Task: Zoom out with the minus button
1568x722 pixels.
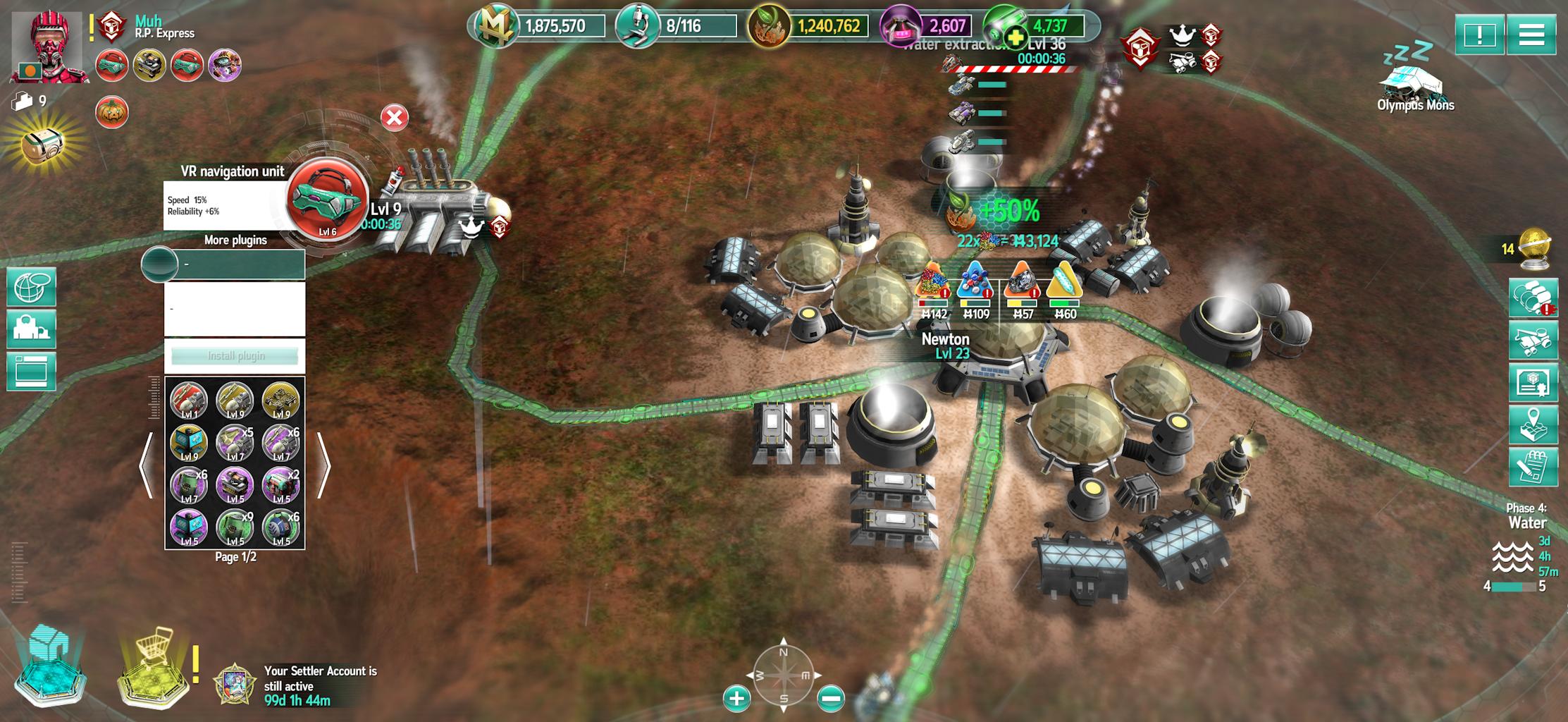Action: [831, 698]
